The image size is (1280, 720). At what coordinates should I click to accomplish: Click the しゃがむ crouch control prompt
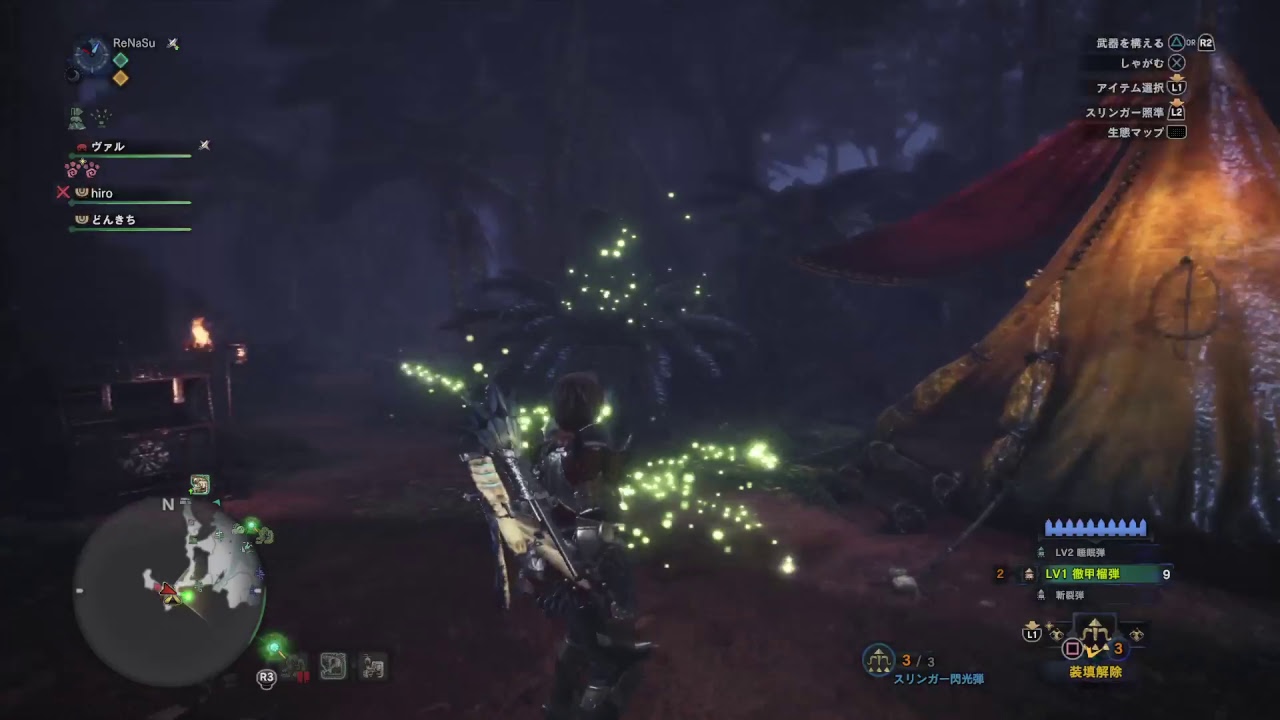pos(1155,64)
